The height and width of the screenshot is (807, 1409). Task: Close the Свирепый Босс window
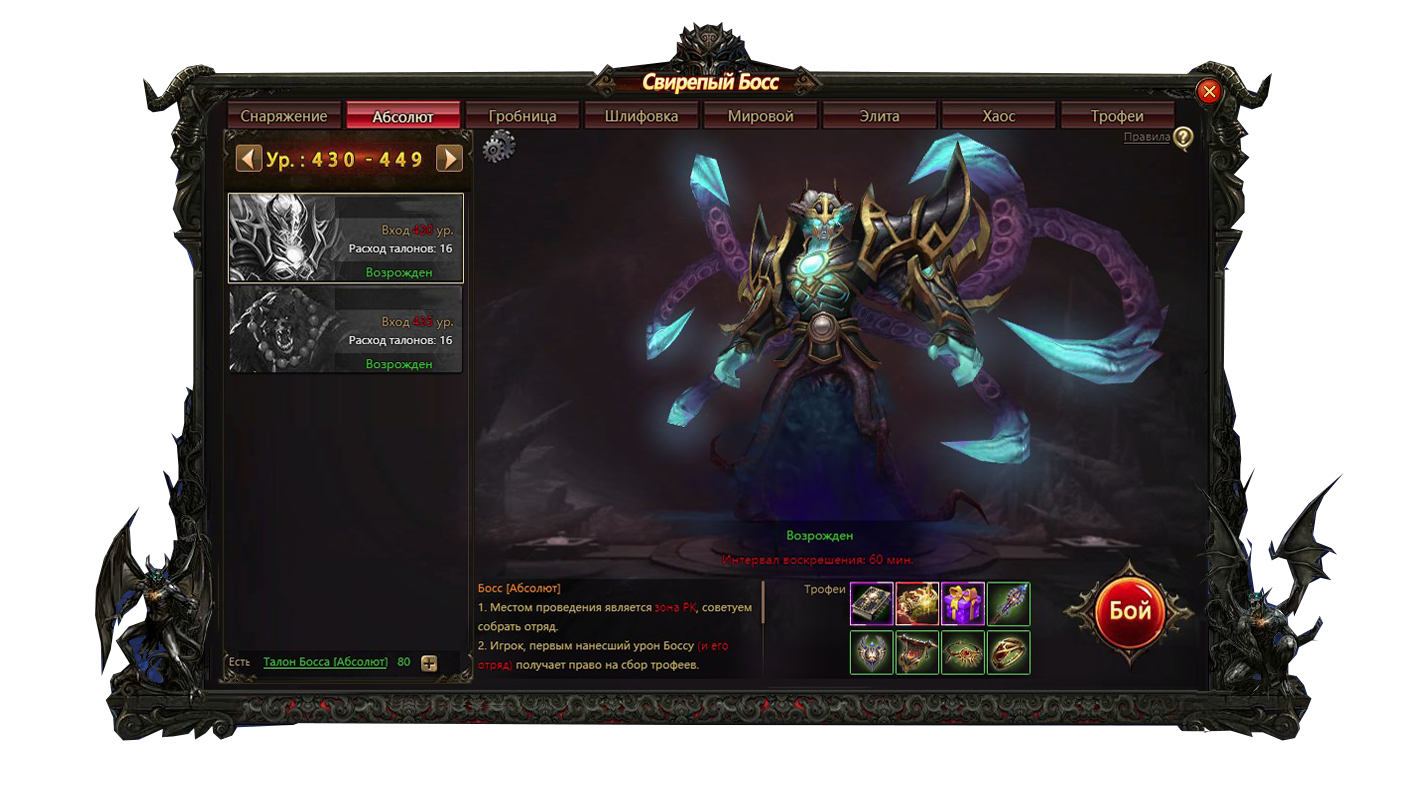point(1209,92)
